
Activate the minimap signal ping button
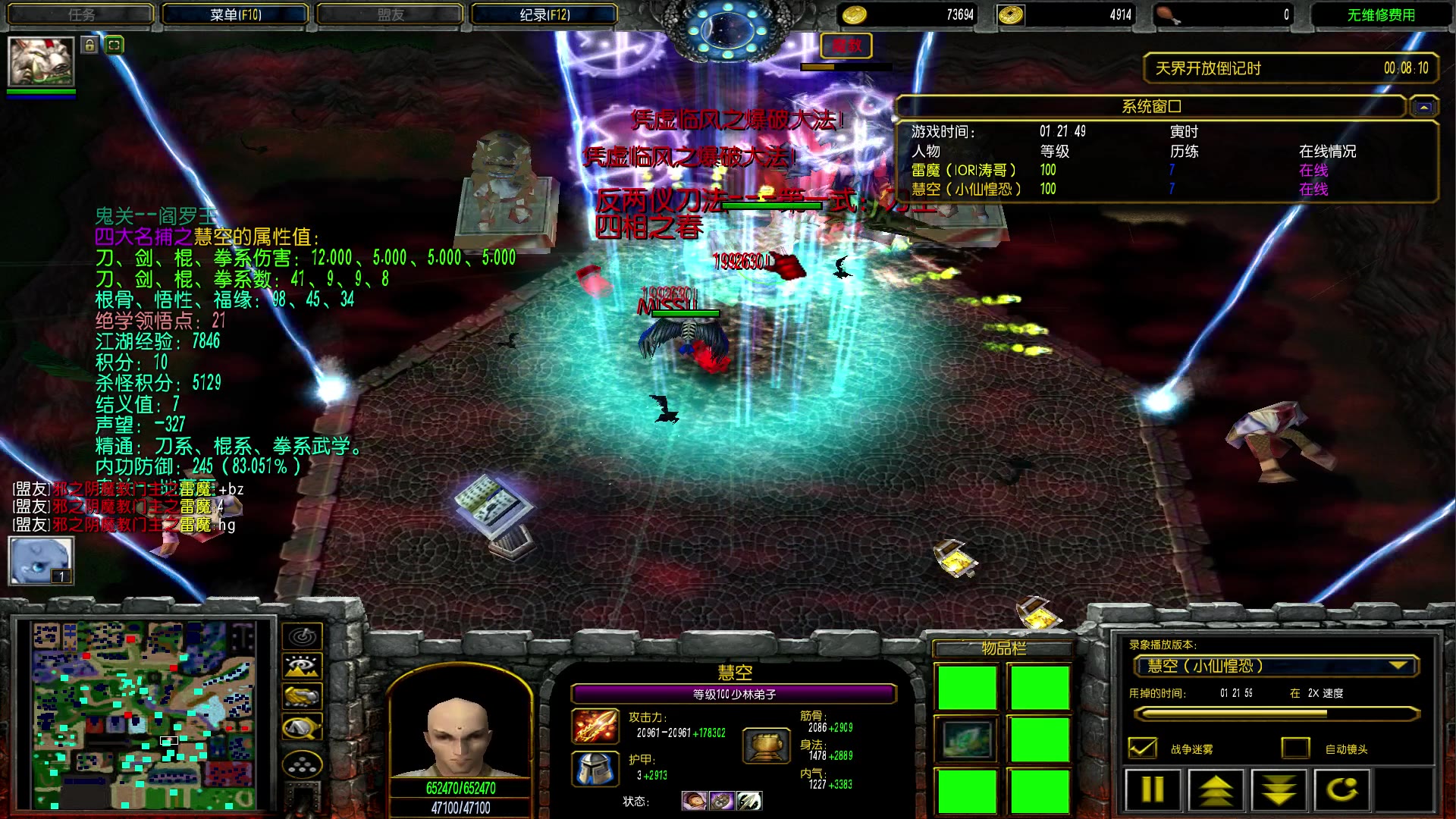tap(302, 636)
